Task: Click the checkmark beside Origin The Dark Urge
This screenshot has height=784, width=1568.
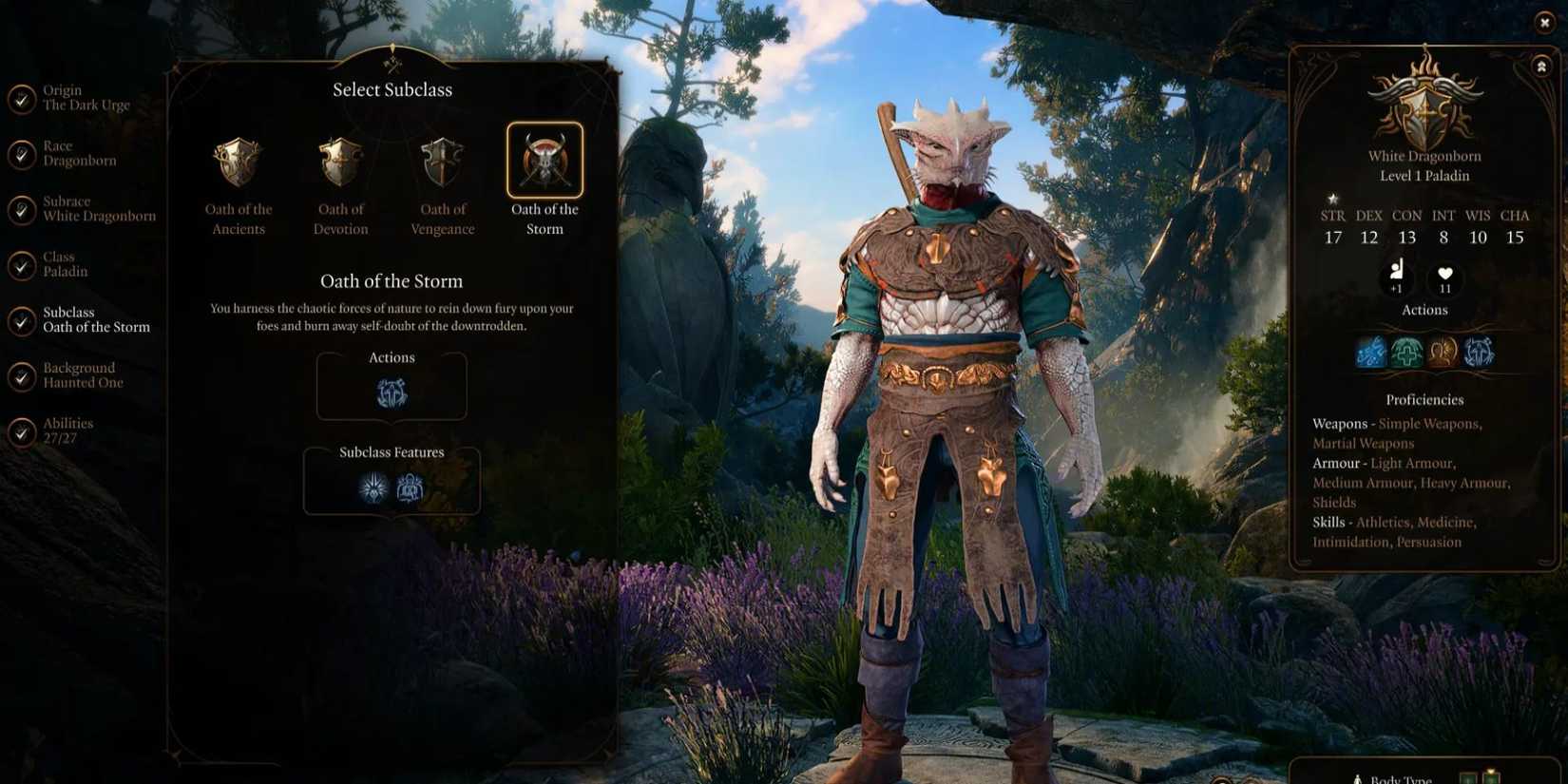Action: pyautogui.click(x=23, y=98)
